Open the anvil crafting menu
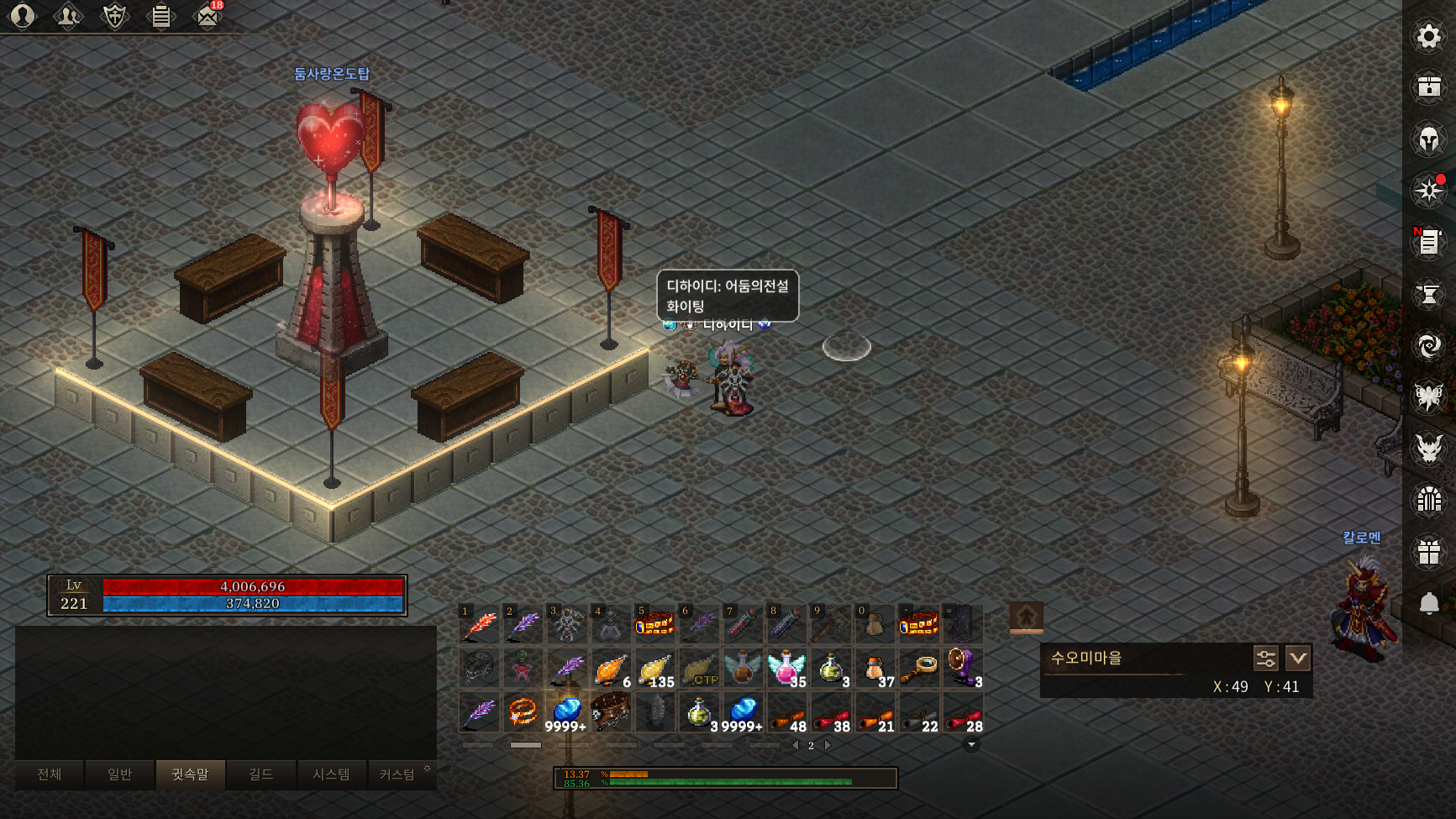The image size is (1456, 819). tap(1428, 294)
